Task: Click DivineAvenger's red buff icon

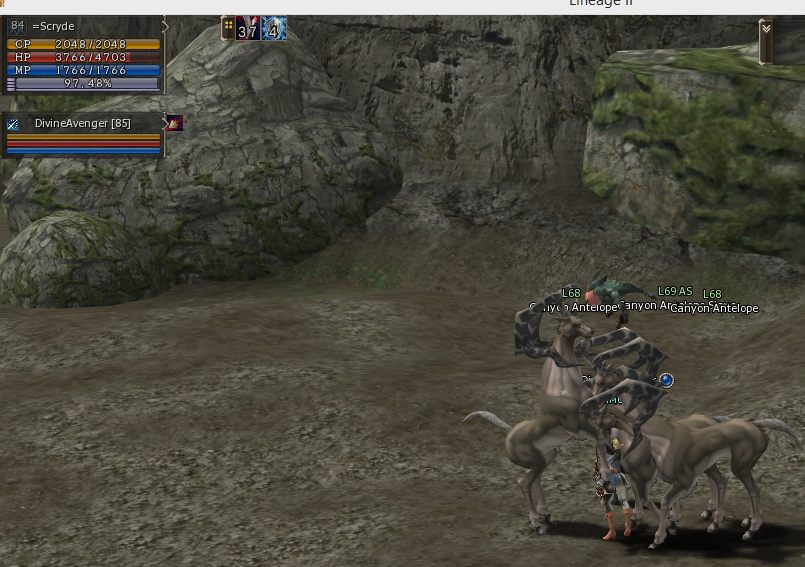Action: pos(175,123)
